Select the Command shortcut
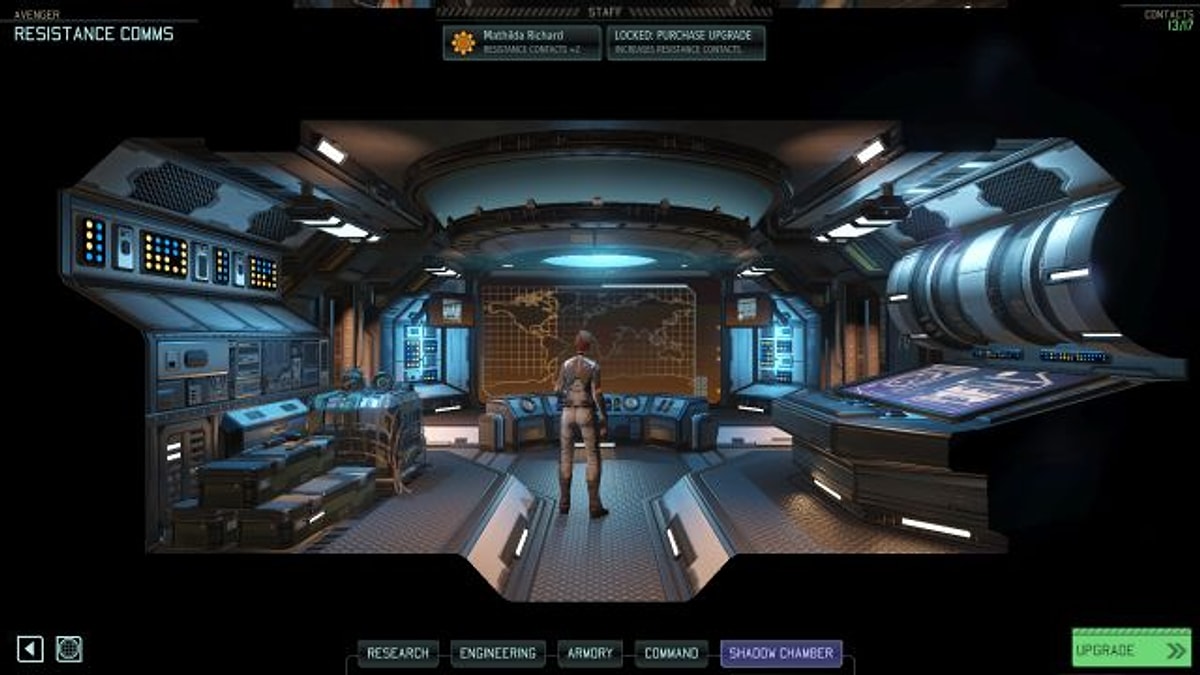This screenshot has height=675, width=1200. 671,653
